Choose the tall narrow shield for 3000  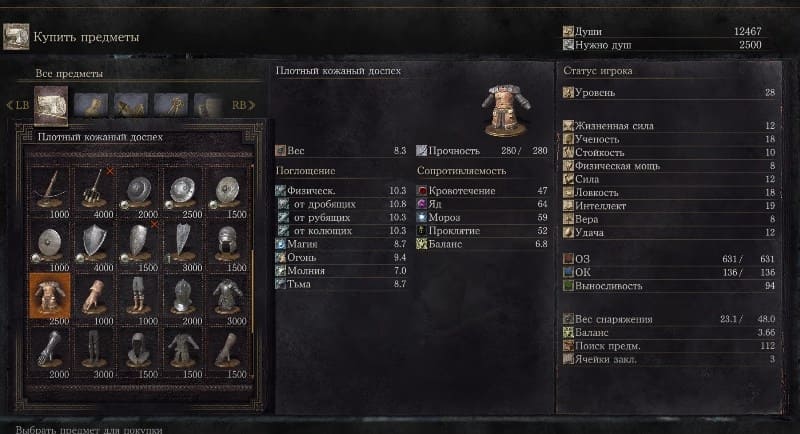(x=183, y=240)
